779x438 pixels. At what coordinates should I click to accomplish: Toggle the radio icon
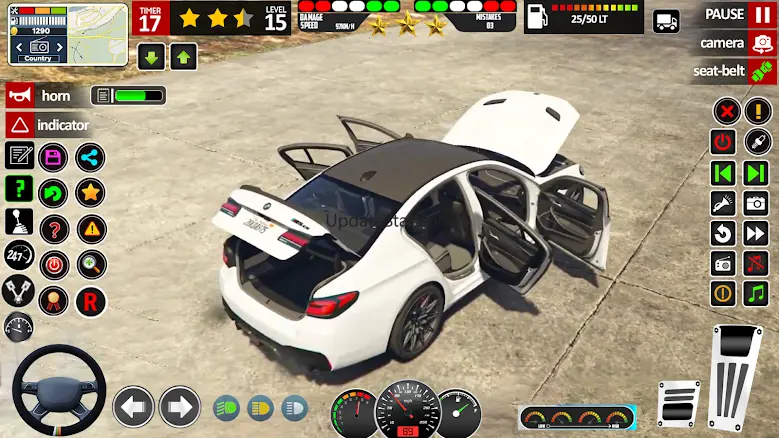point(723,264)
